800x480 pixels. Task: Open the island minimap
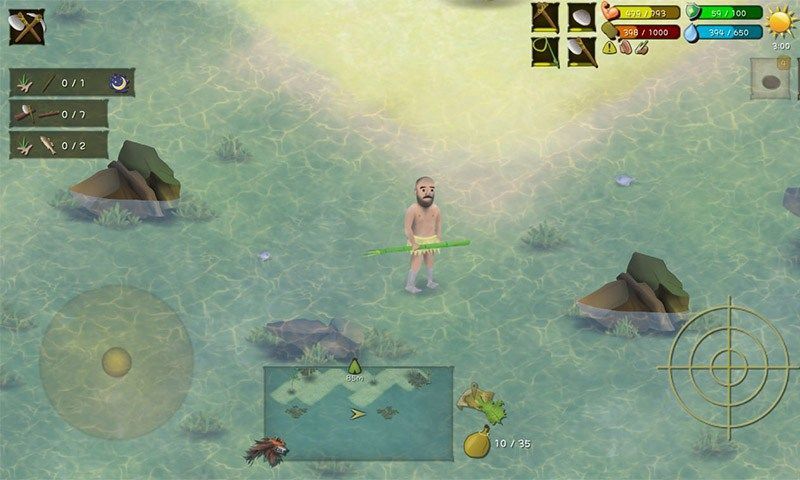click(358, 399)
